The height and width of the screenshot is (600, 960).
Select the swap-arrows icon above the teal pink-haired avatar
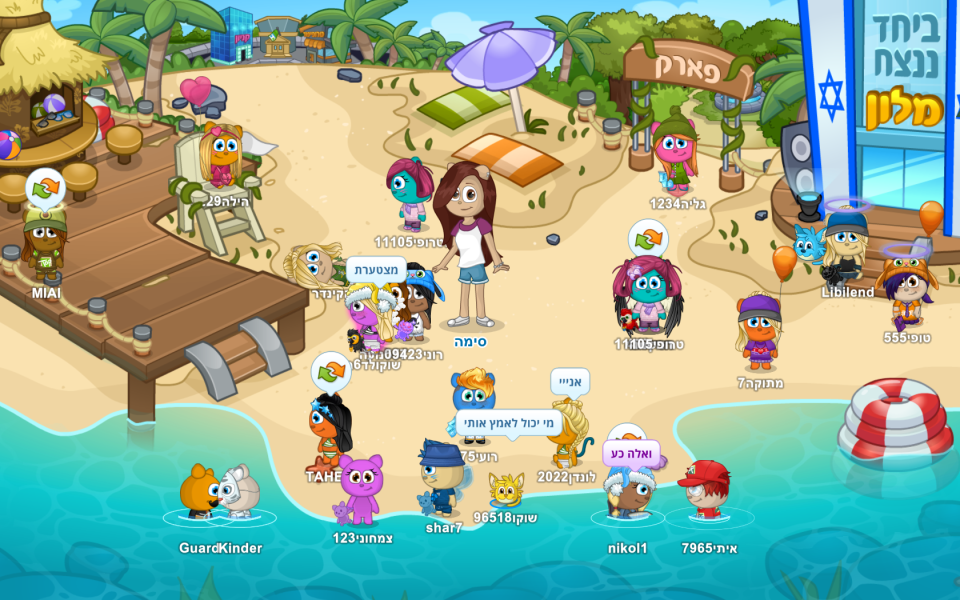pos(648,238)
